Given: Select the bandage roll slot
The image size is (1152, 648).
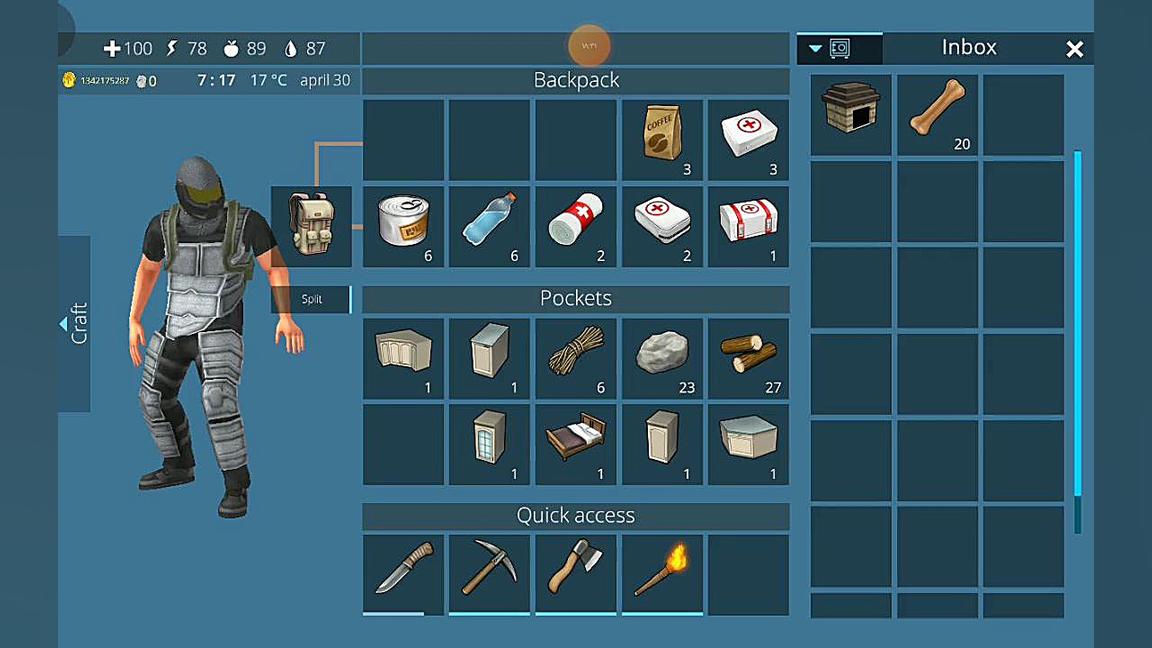Looking at the screenshot, I should coord(576,227).
